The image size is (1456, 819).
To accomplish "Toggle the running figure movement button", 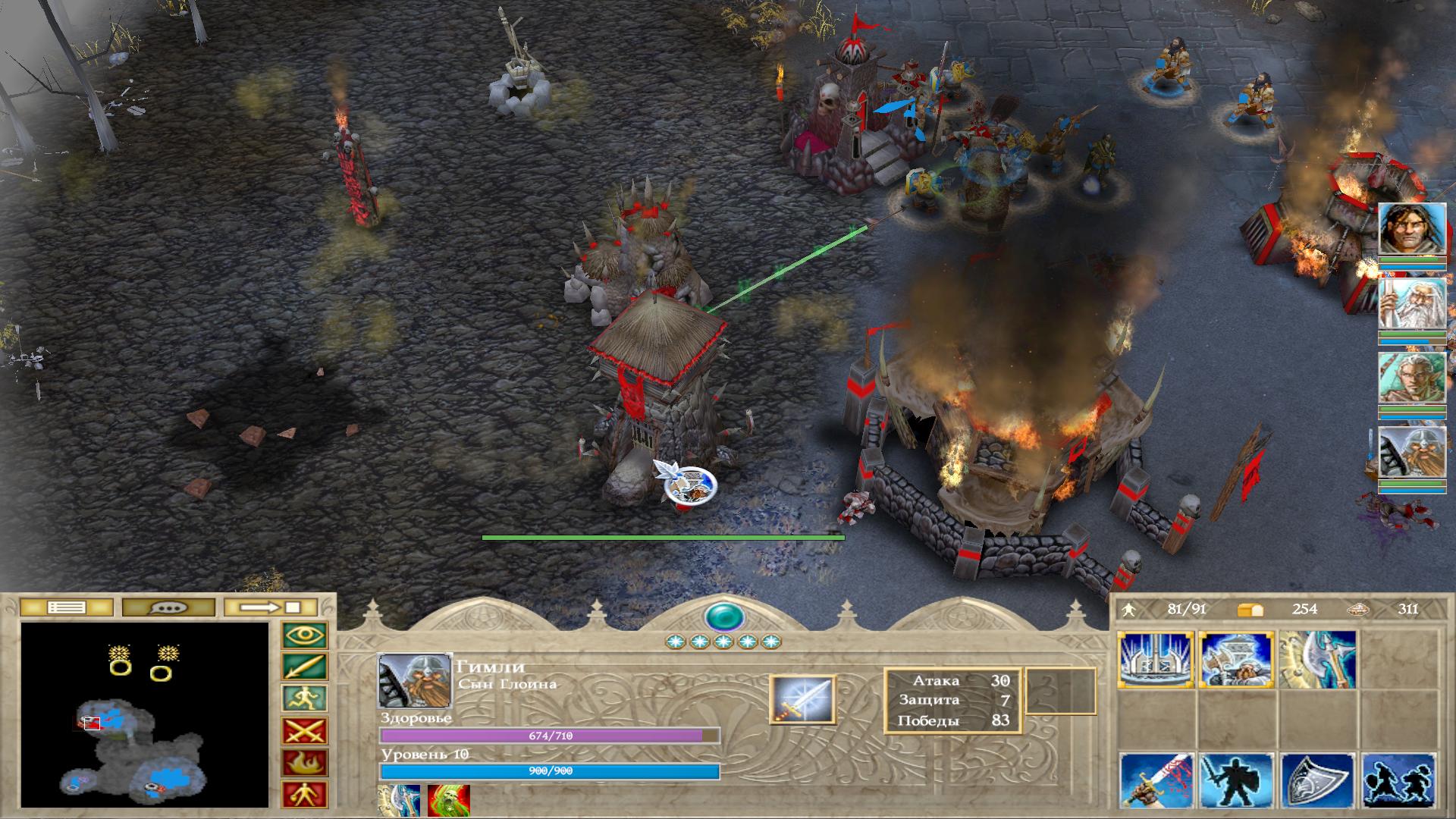I will pyautogui.click(x=305, y=699).
